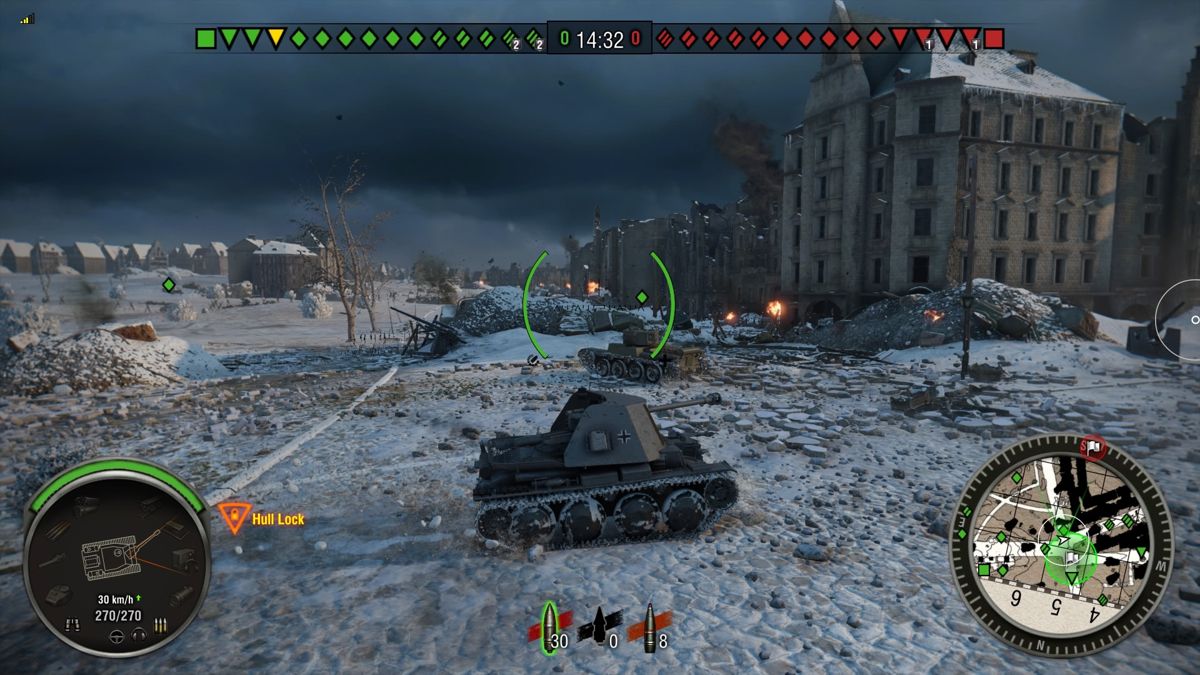Toggle the orange Hull Lock indicator
This screenshot has width=1200, height=675.
pos(234,518)
